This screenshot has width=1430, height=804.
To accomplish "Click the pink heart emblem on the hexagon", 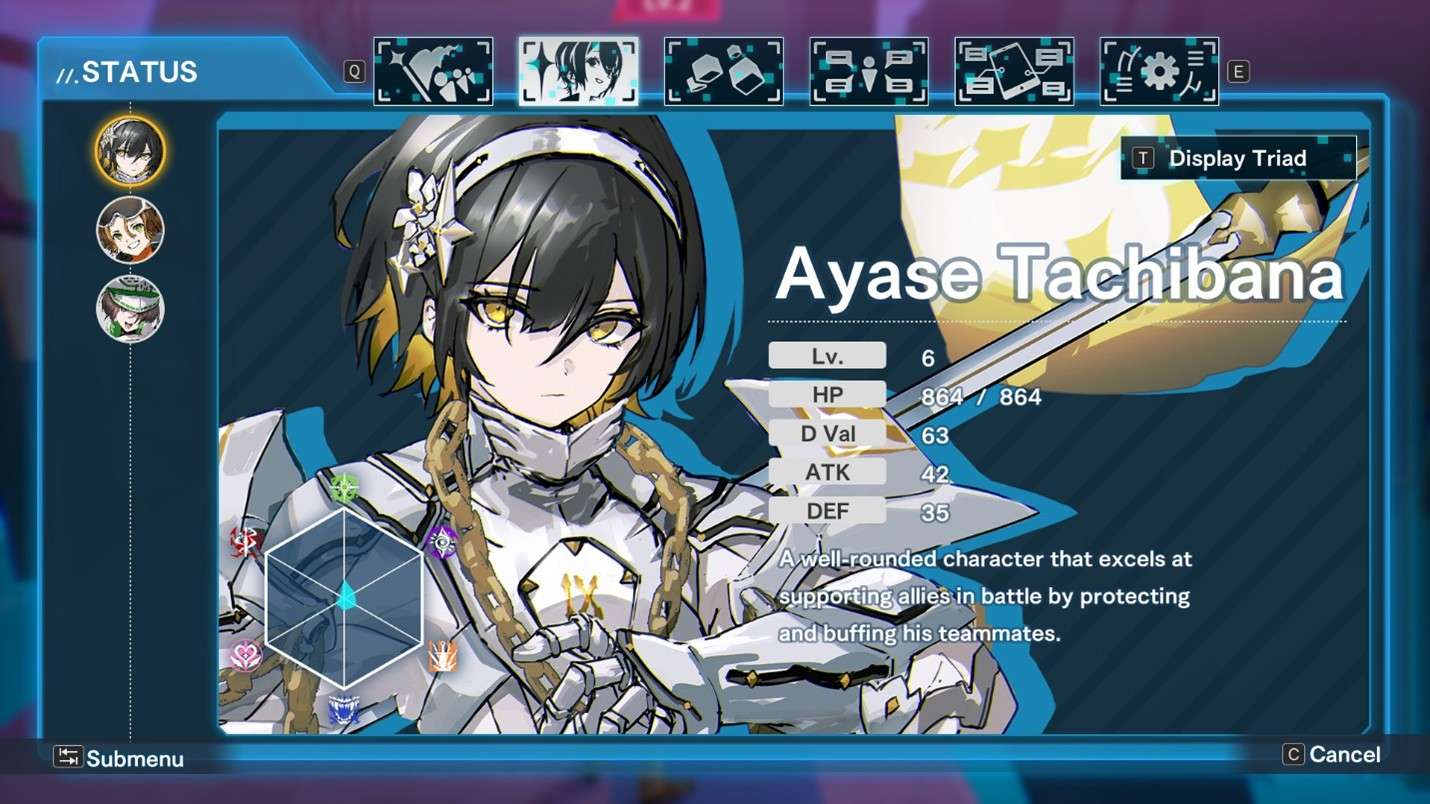I will coord(246,655).
